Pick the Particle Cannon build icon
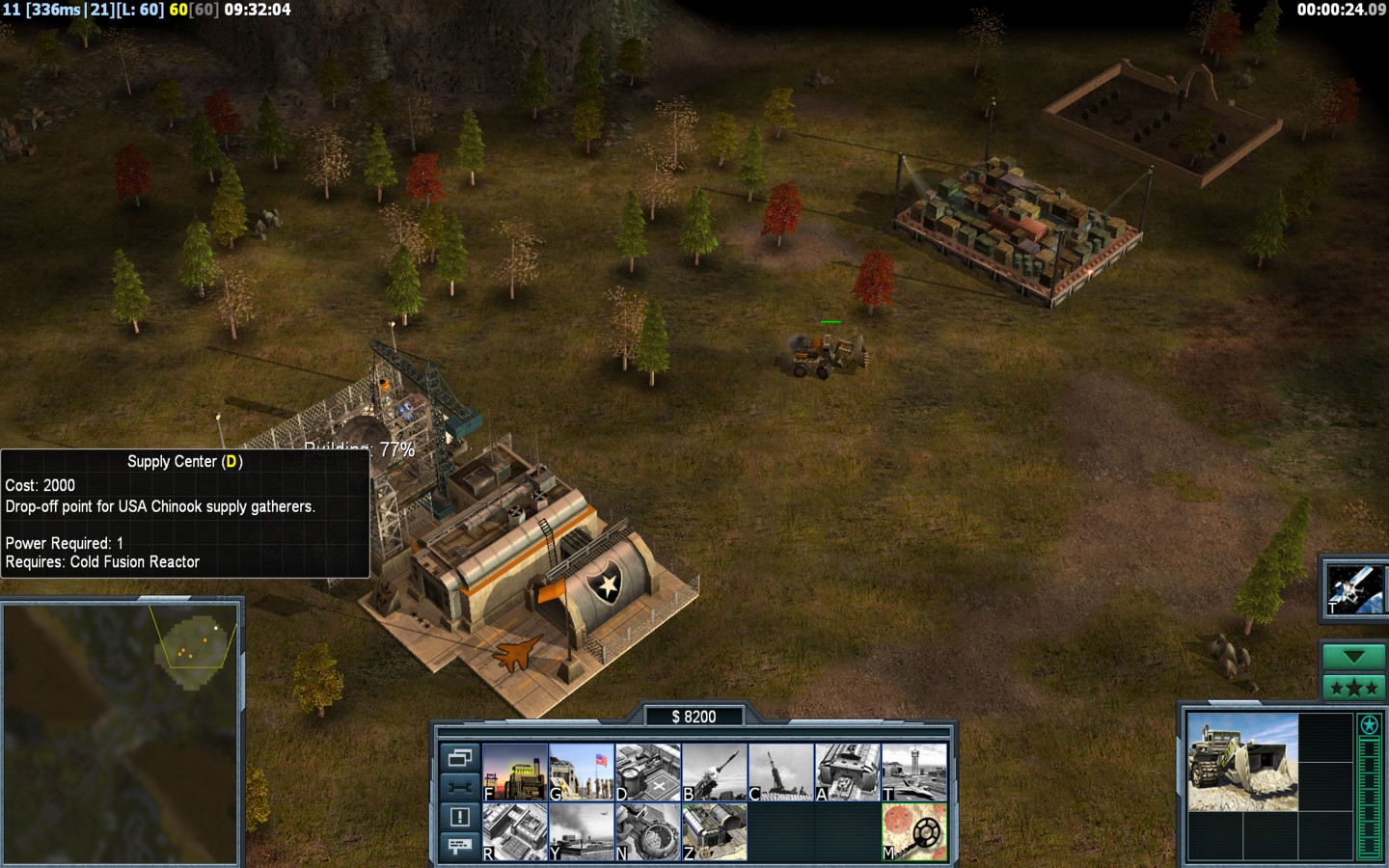This screenshot has width=1389, height=868. point(647,831)
